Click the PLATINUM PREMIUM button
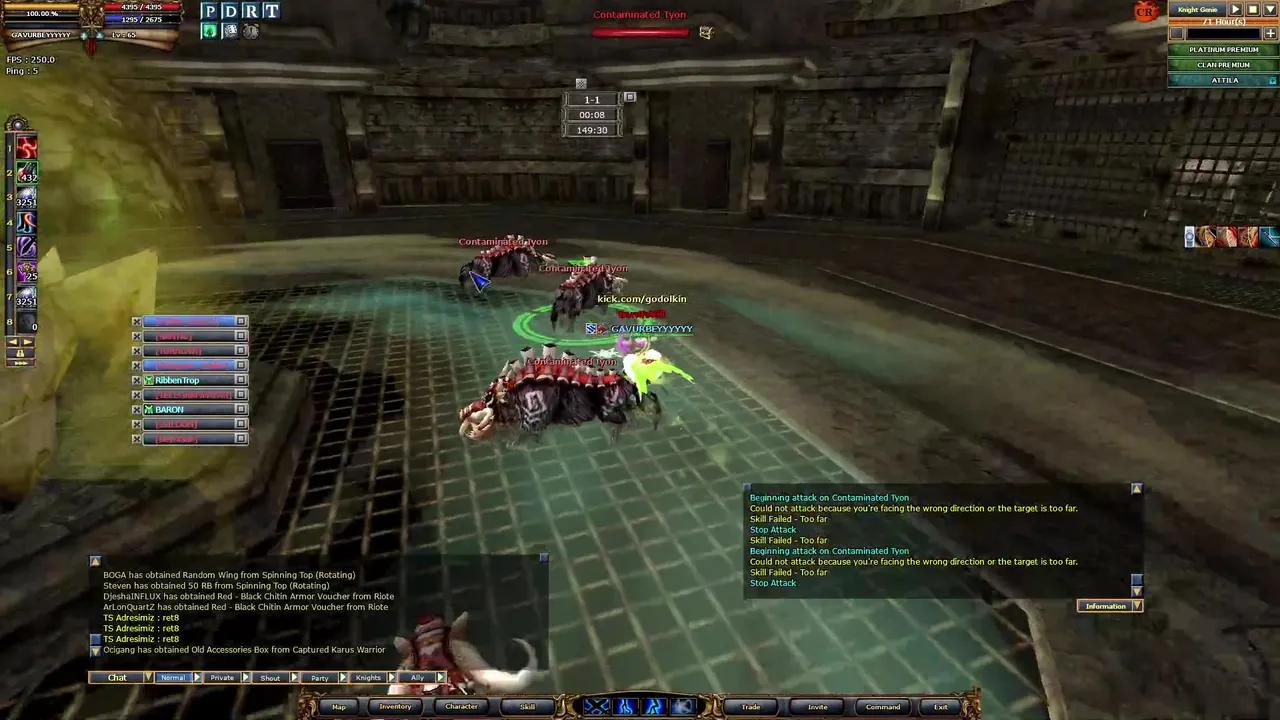 coord(1223,49)
